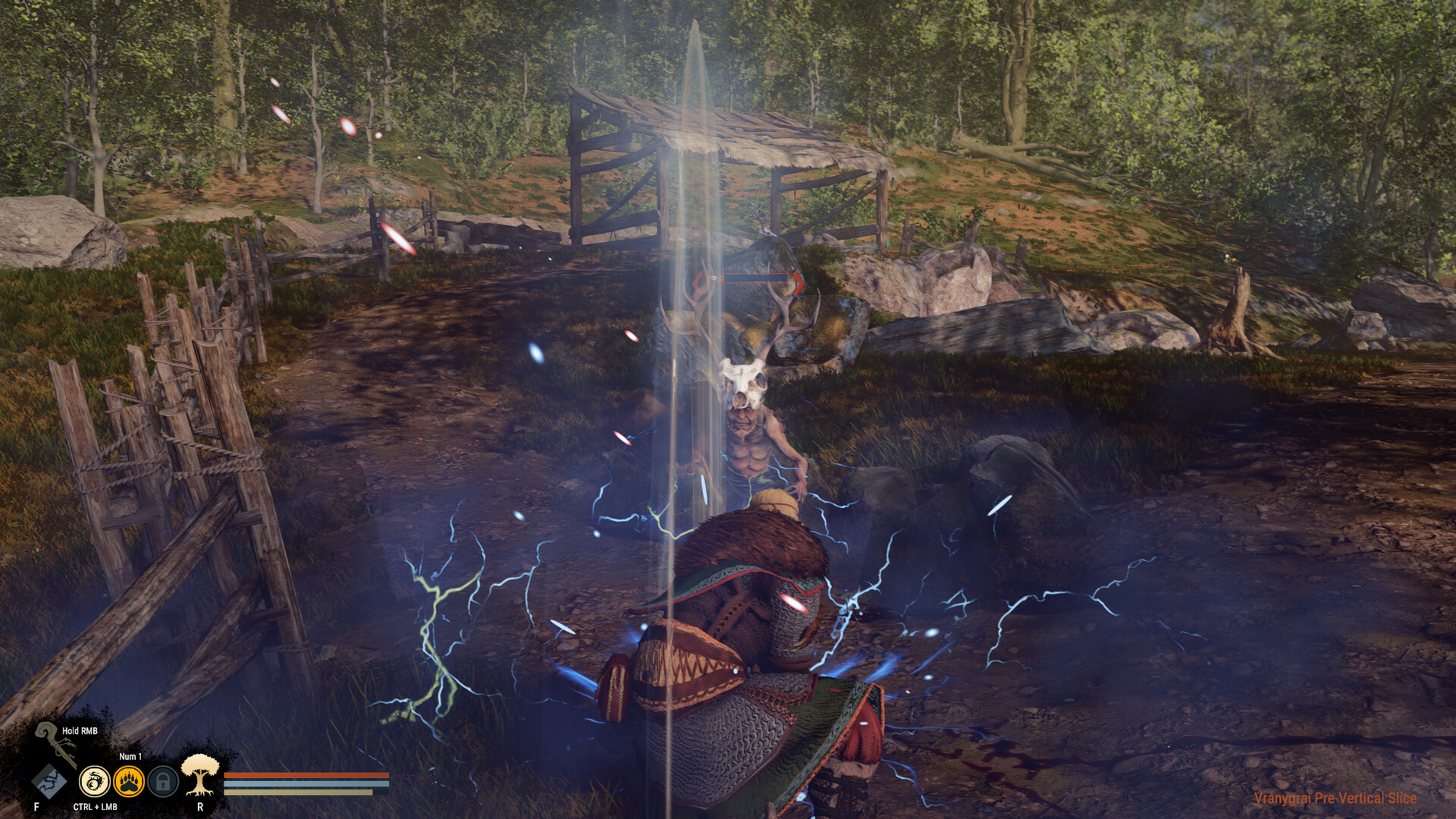Click the right red chevron on the boss bar
The image size is (1456, 819).
(799, 281)
